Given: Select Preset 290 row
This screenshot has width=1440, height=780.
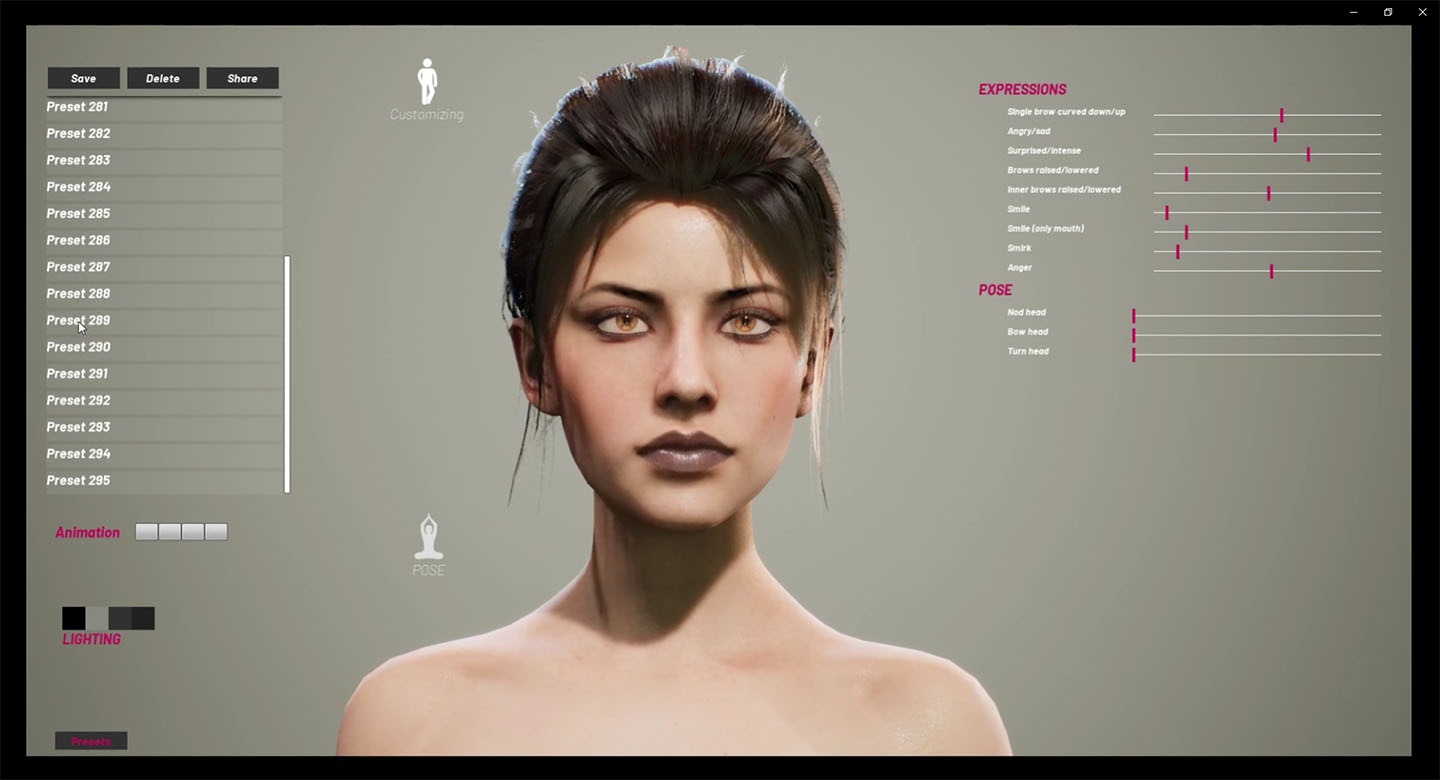Looking at the screenshot, I should pyautogui.click(x=79, y=347).
